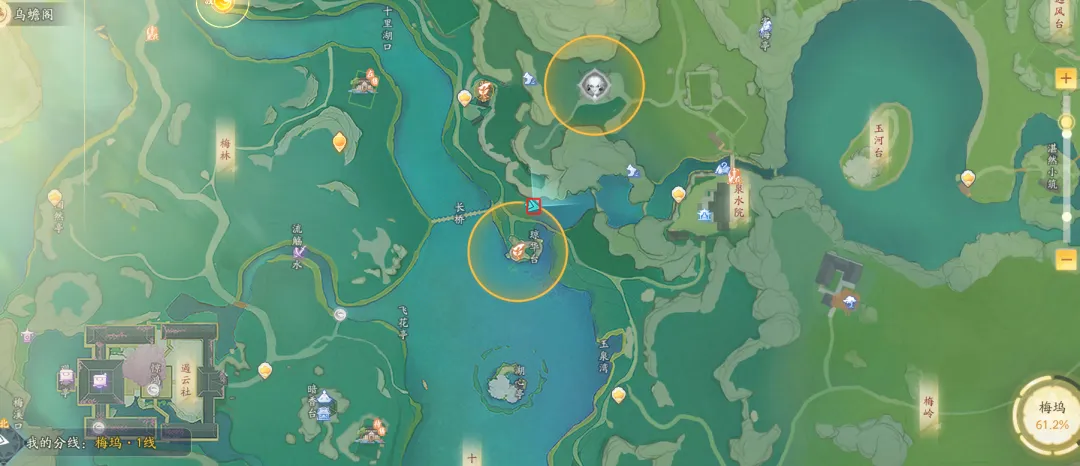Viewport: 1080px width, 466px height.
Task: Select the 长桥 bridge label
Action: point(460,214)
